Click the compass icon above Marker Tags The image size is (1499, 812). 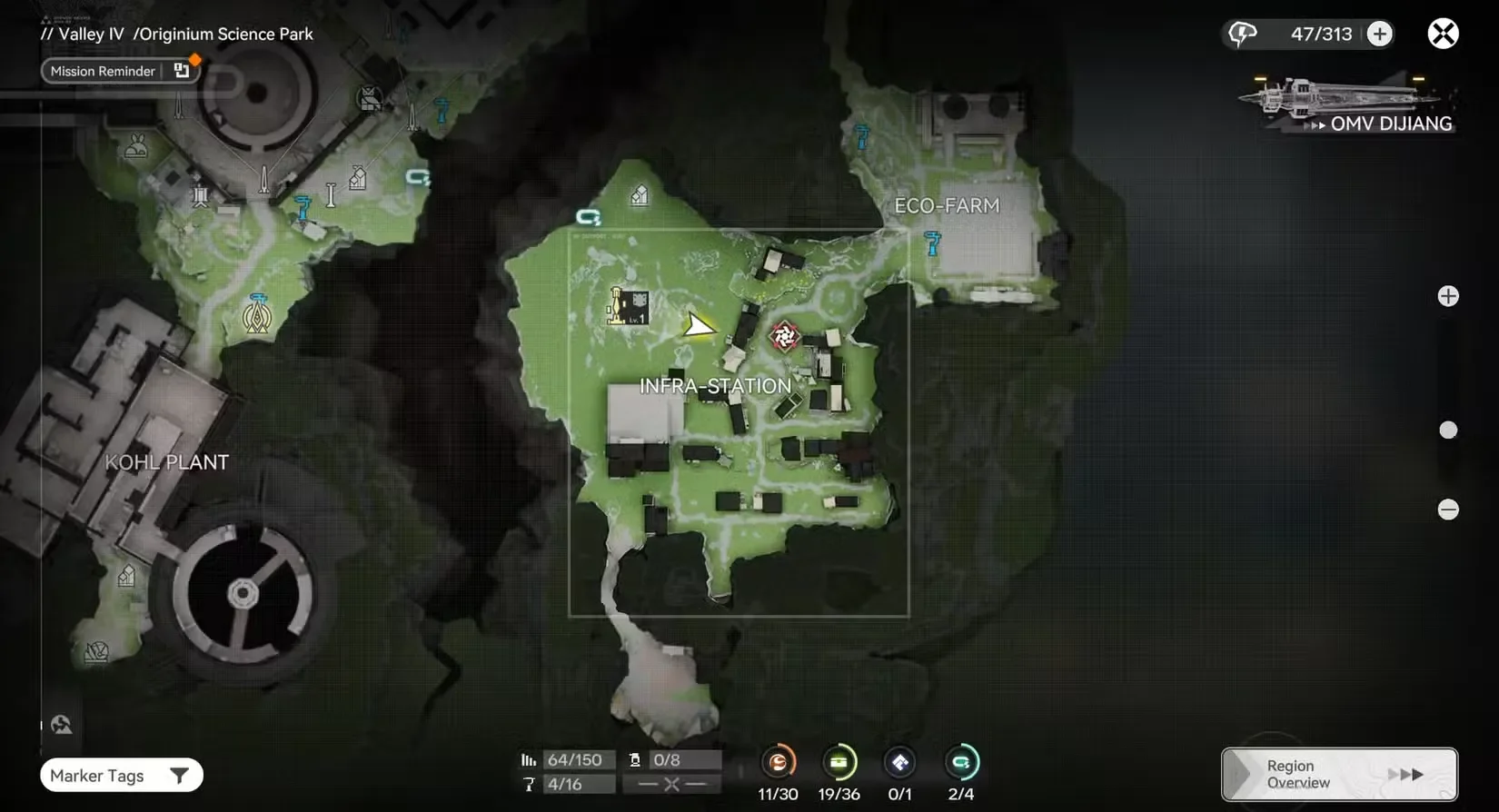click(x=60, y=724)
